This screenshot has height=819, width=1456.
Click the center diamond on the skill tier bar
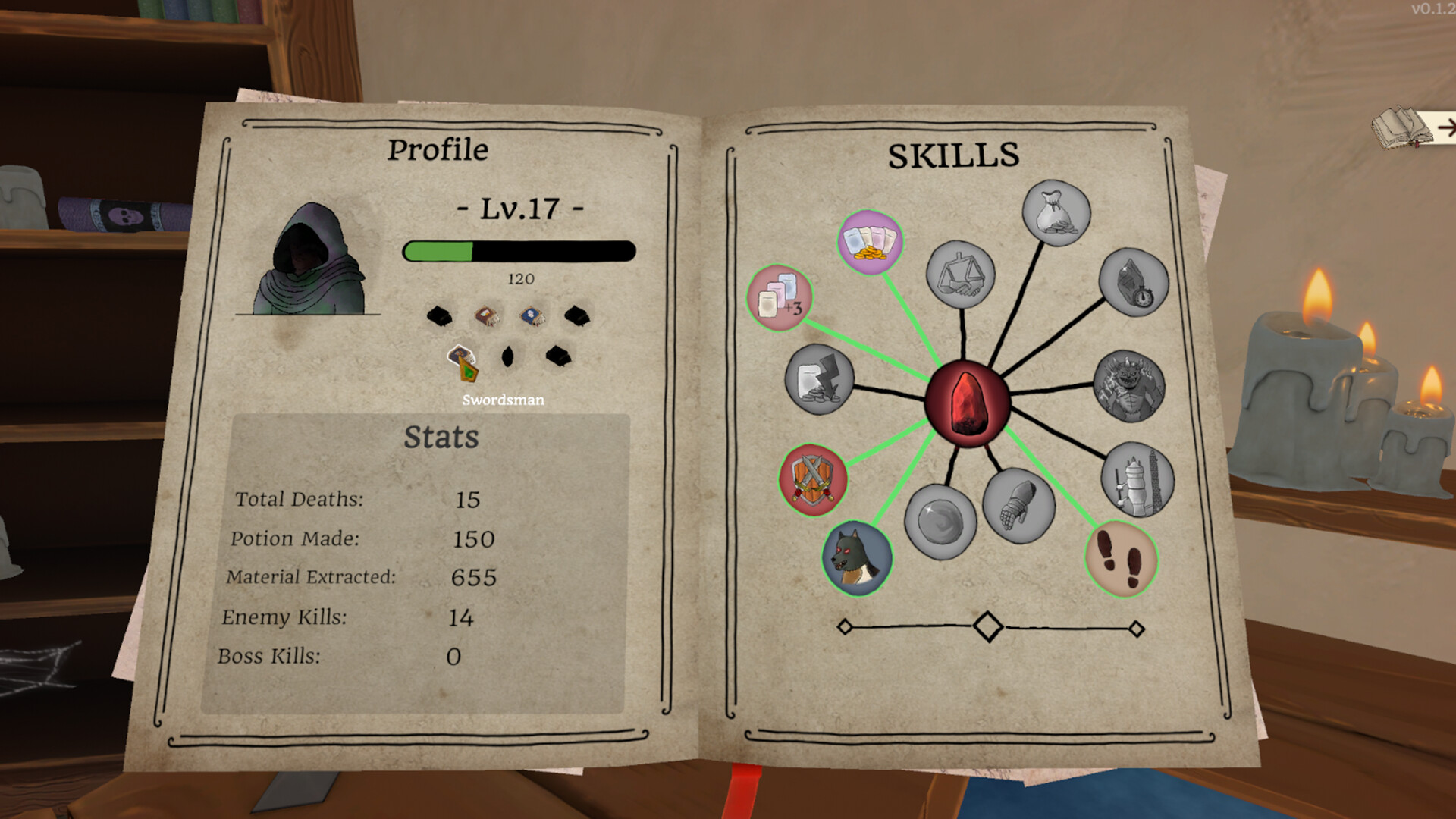coord(987,625)
